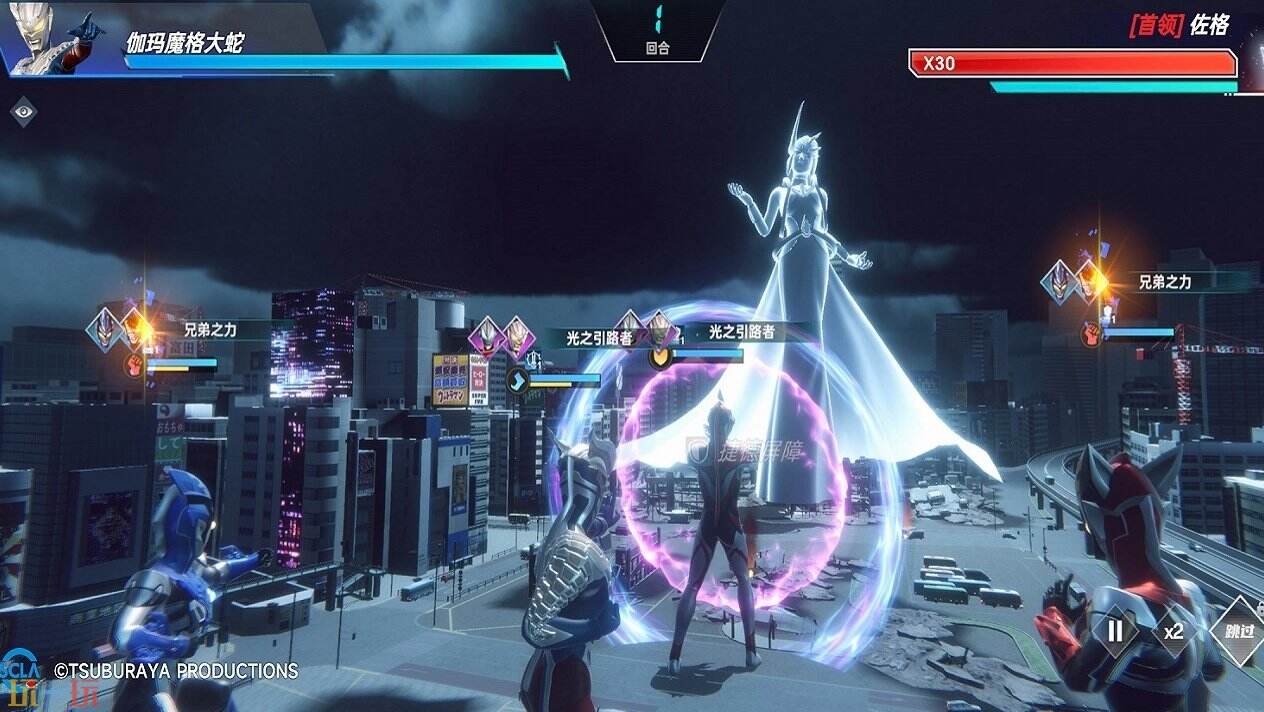Pause the battle

(x=1116, y=631)
